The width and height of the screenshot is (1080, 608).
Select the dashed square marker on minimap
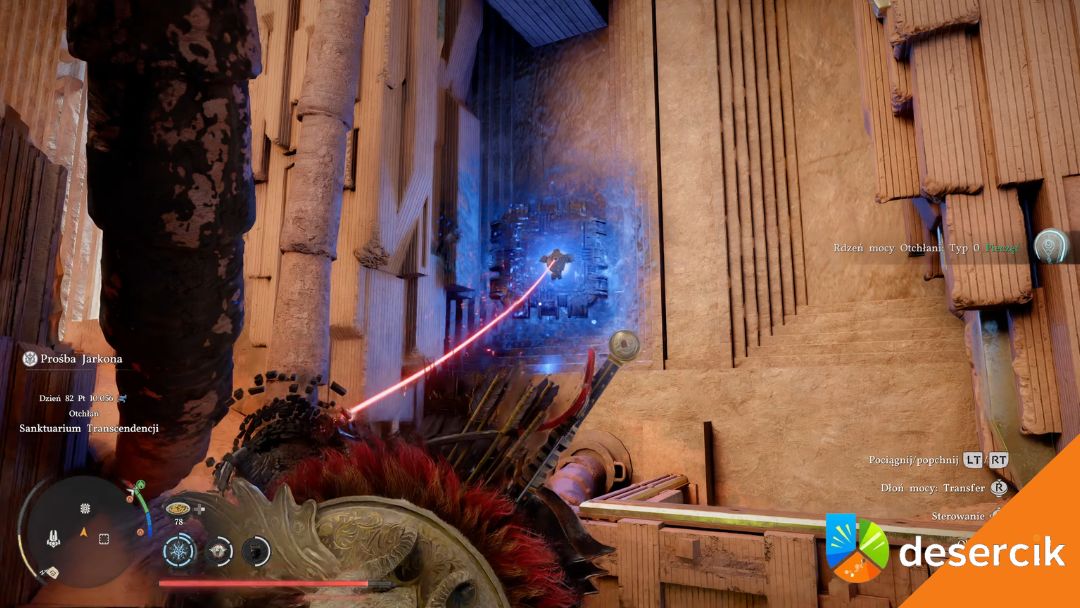coord(104,538)
